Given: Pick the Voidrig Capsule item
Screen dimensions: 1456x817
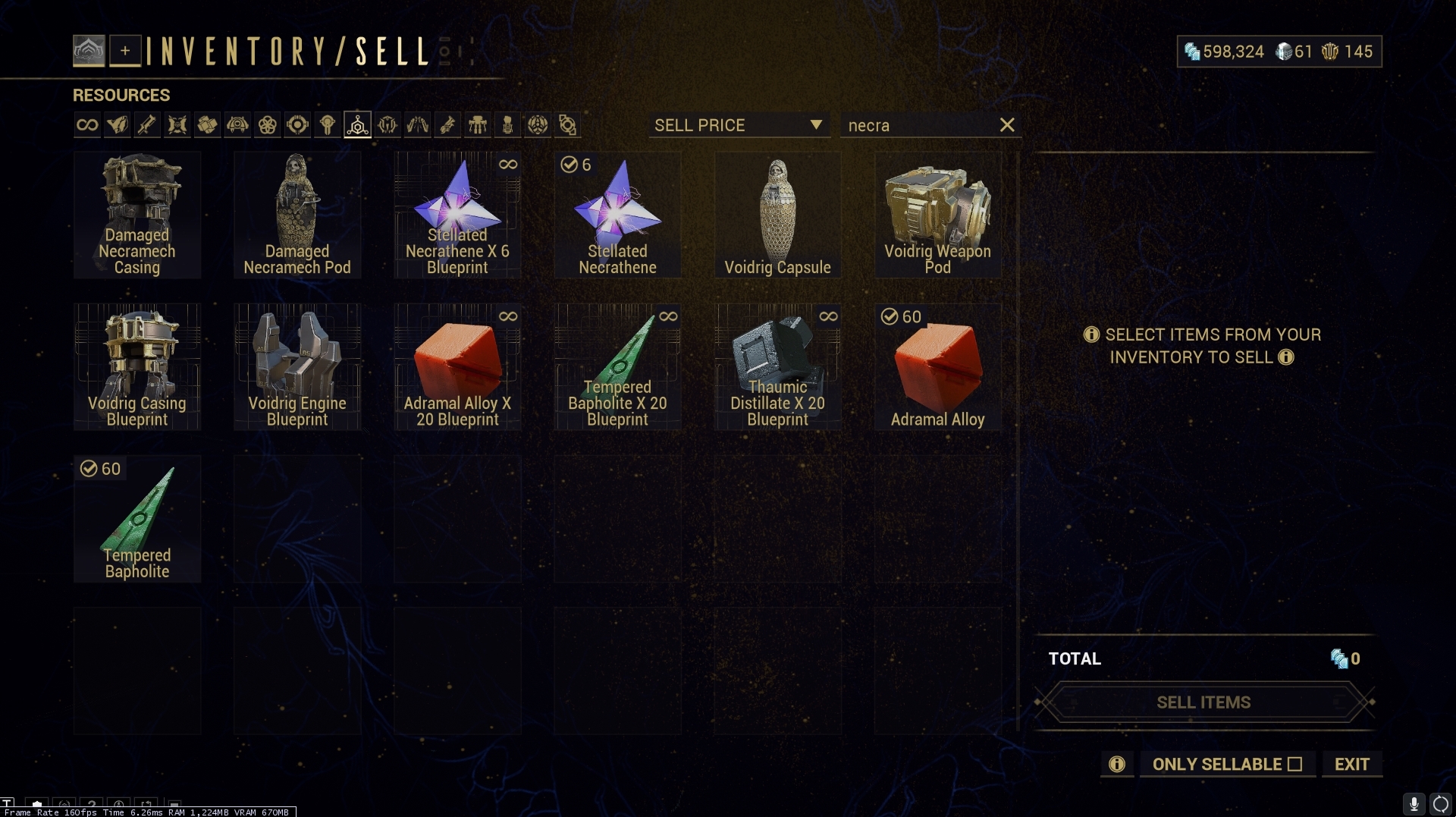Looking at the screenshot, I should (777, 215).
